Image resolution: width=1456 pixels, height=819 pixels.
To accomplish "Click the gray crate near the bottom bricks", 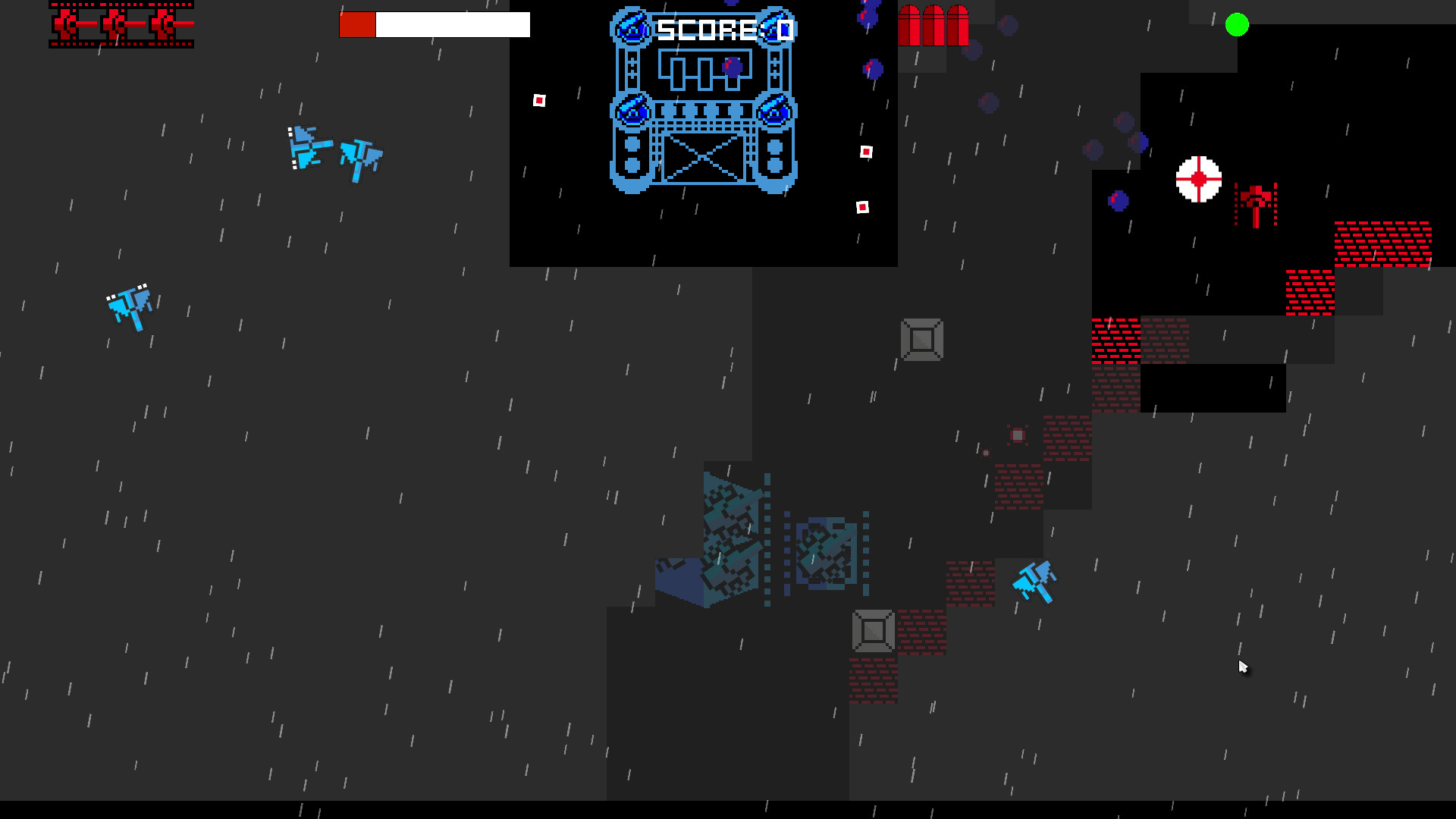I will coord(872,630).
